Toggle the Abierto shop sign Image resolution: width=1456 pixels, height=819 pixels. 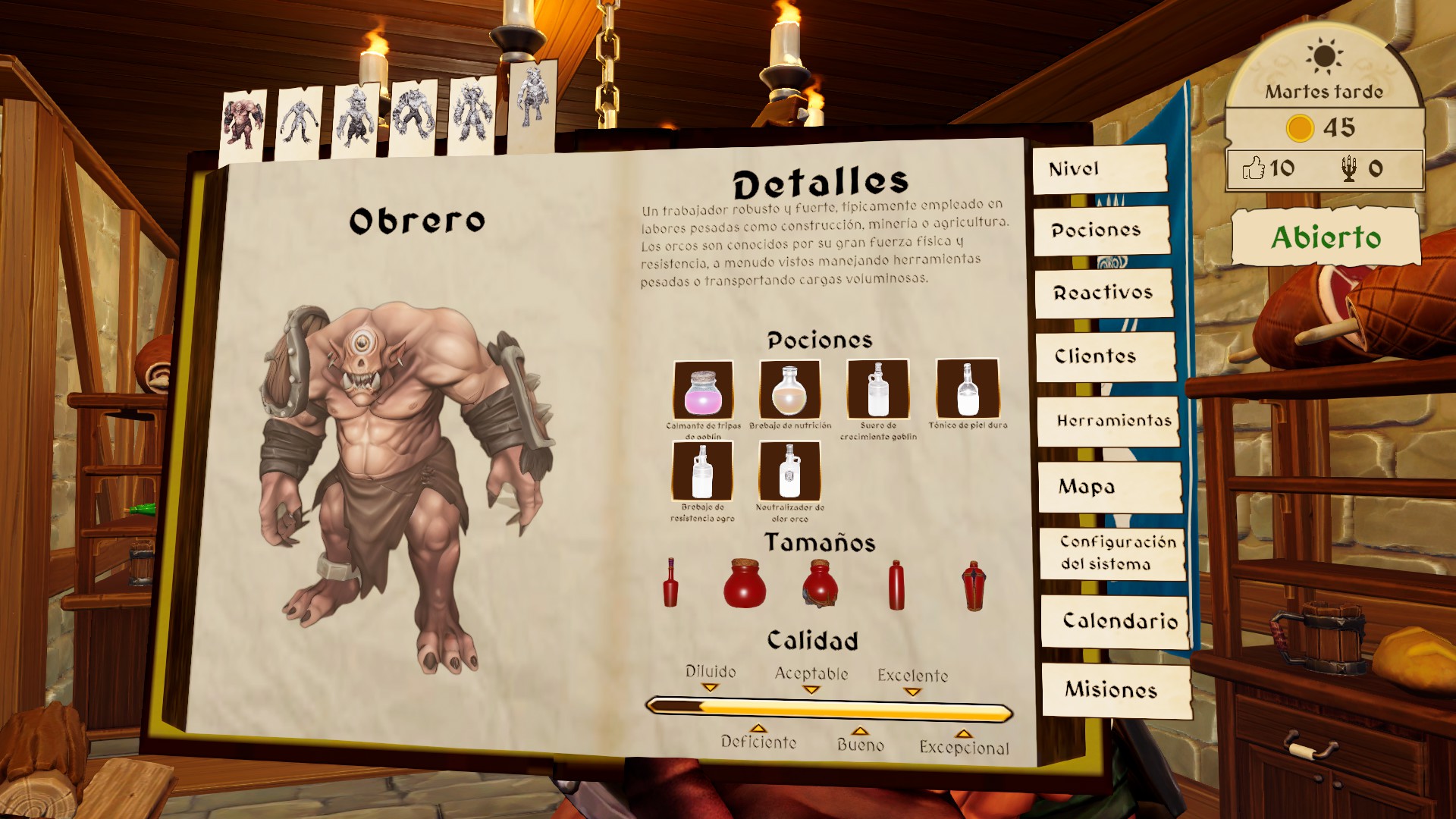click(1326, 237)
